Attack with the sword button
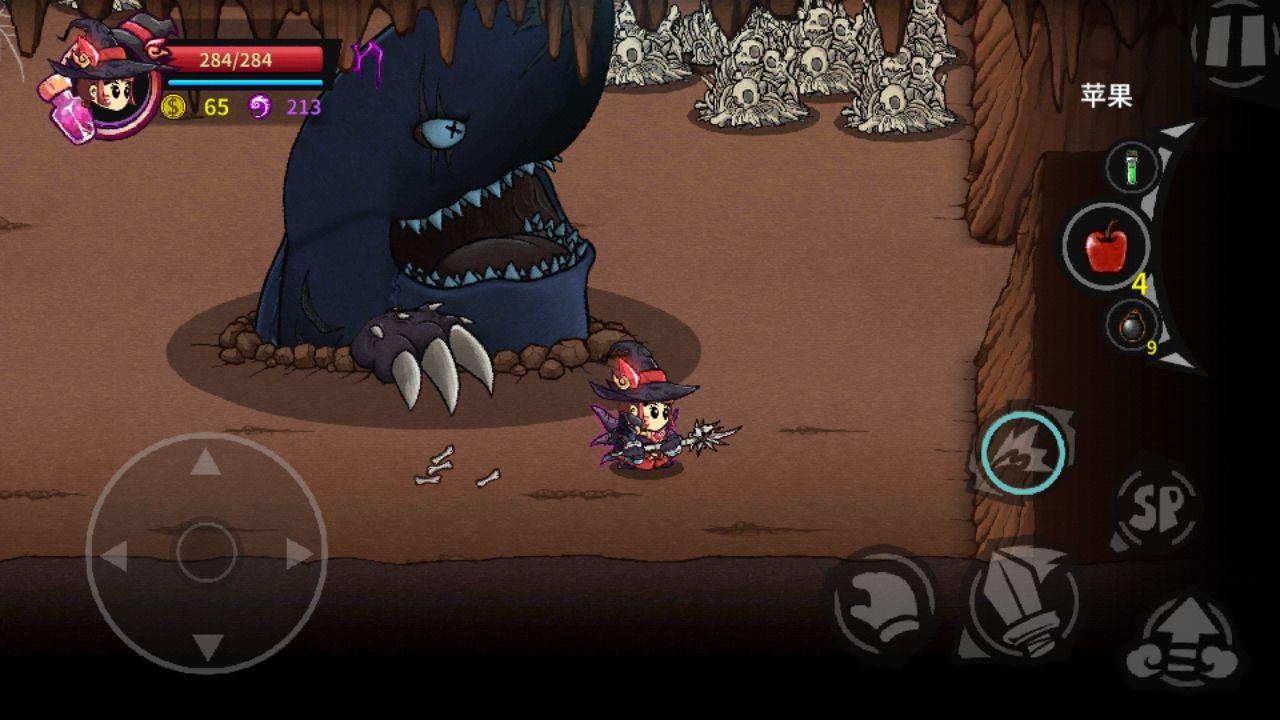 (1020, 598)
